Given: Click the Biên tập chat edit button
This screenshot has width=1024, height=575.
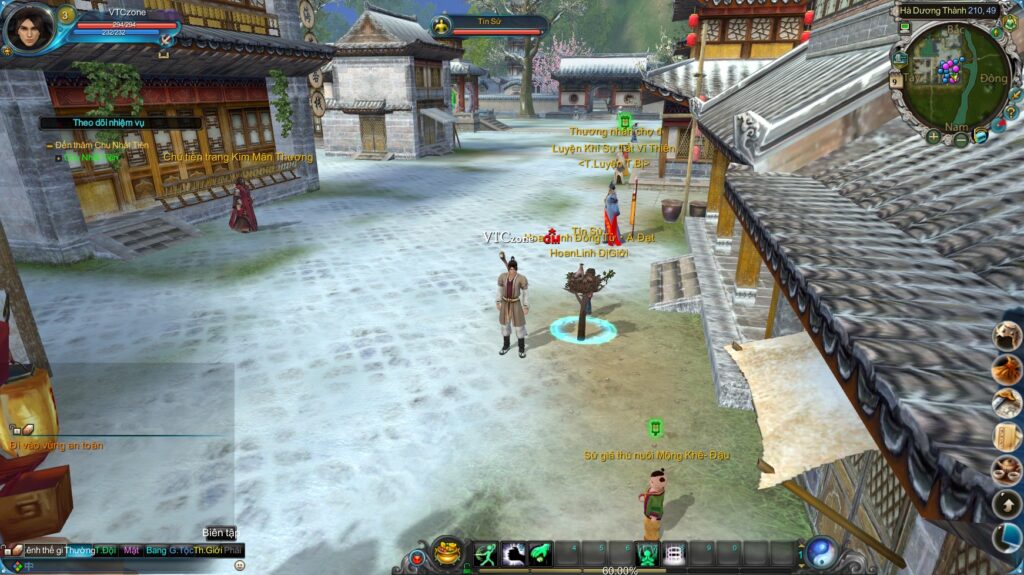Looking at the screenshot, I should [219, 532].
